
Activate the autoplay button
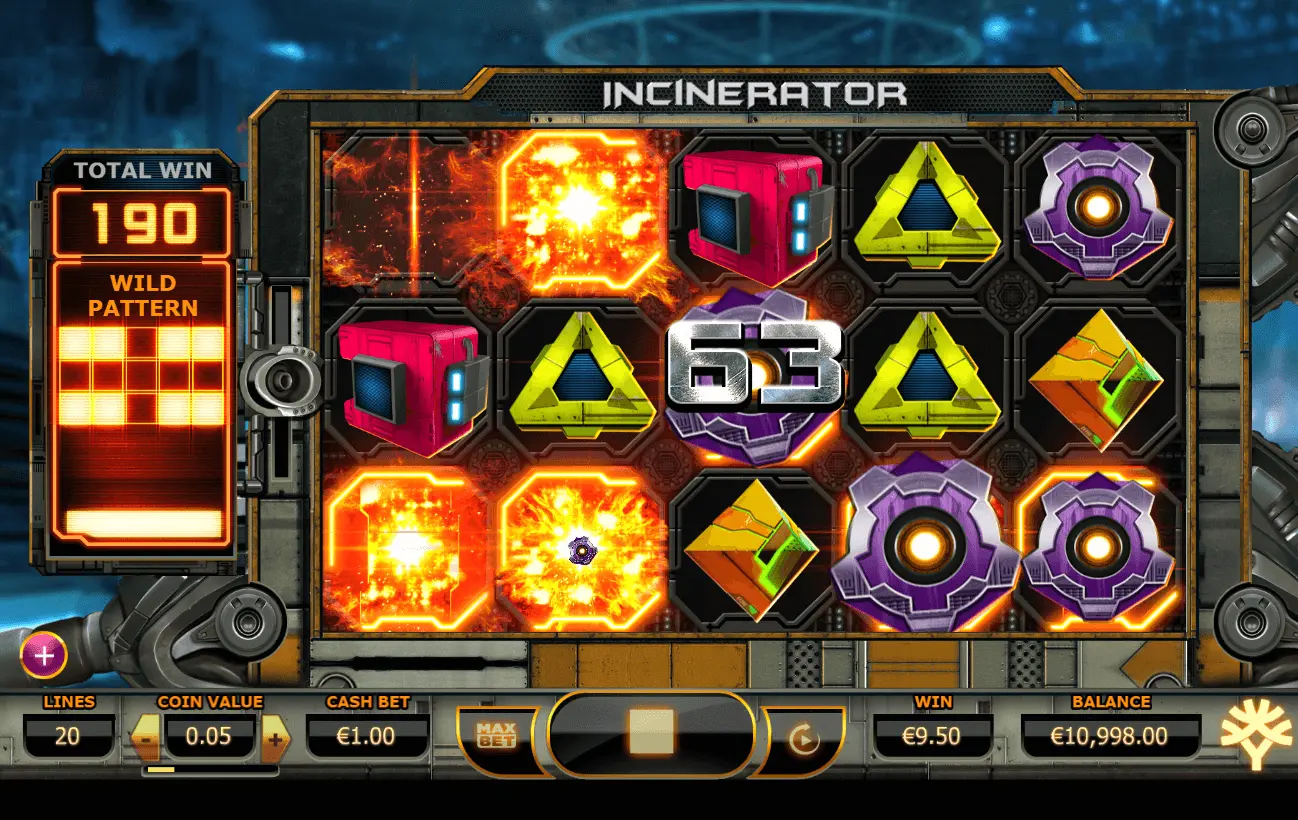point(803,739)
